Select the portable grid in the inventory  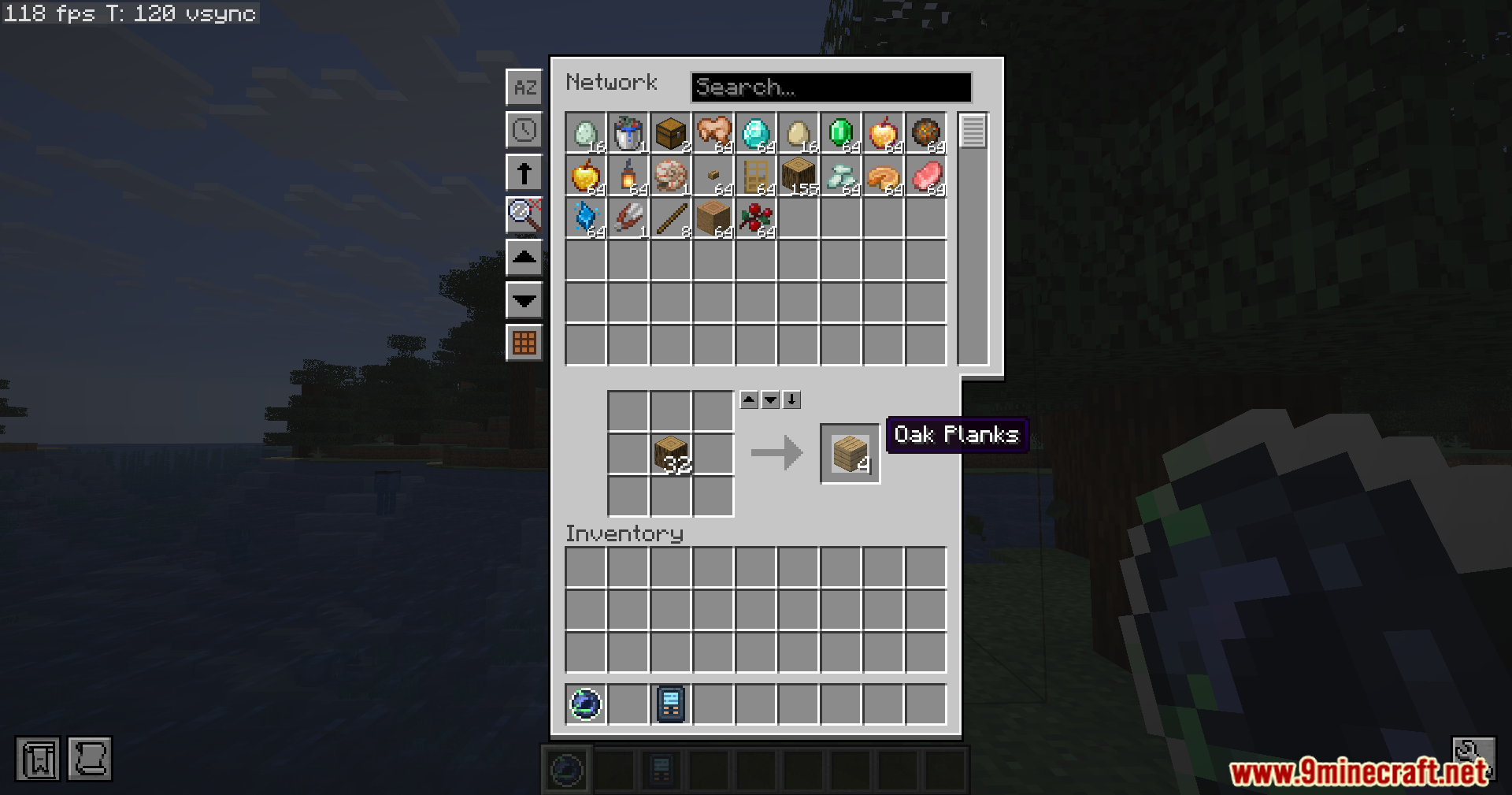pos(669,704)
